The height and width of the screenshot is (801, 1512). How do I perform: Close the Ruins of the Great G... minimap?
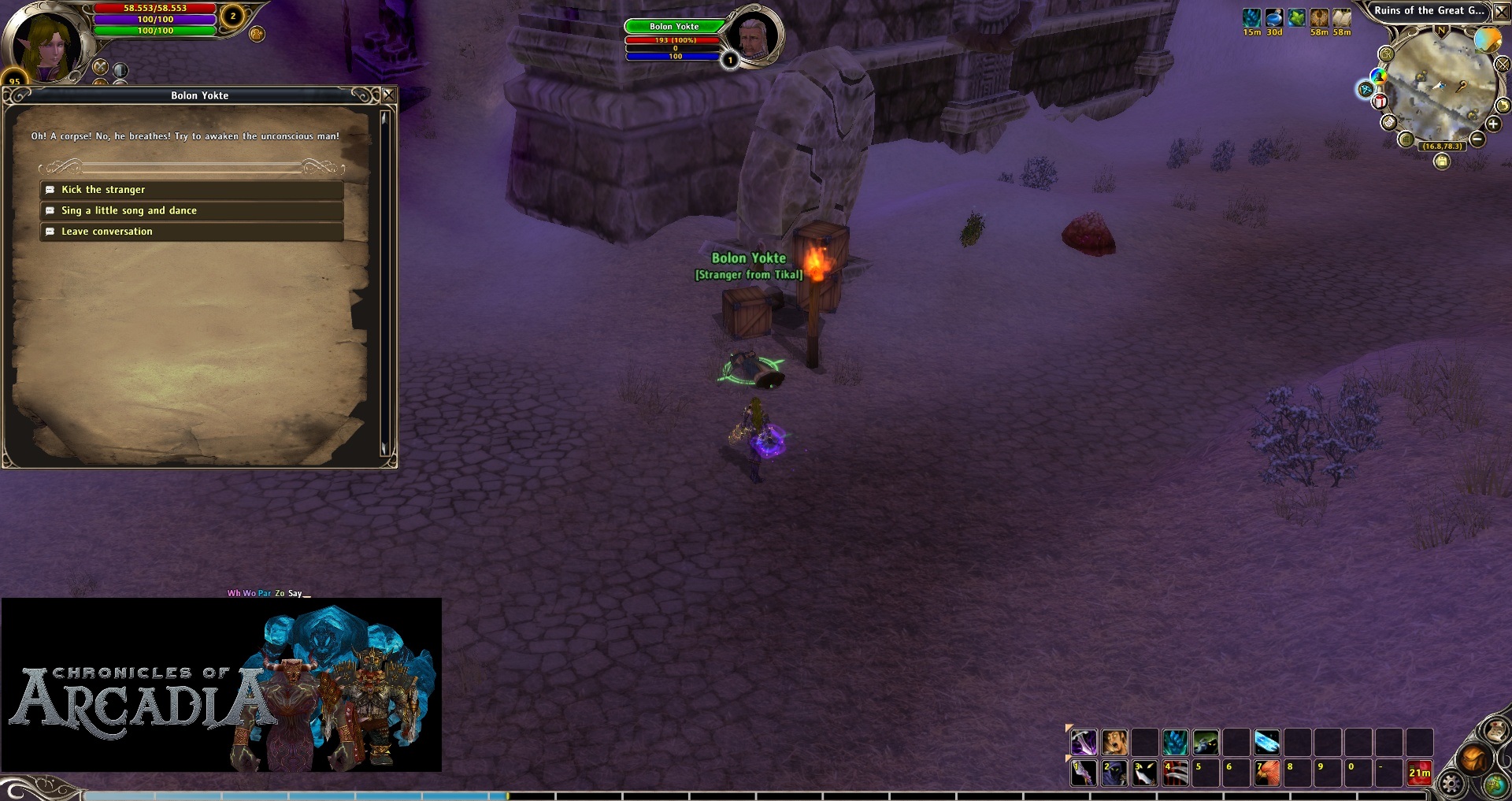coord(1502,12)
